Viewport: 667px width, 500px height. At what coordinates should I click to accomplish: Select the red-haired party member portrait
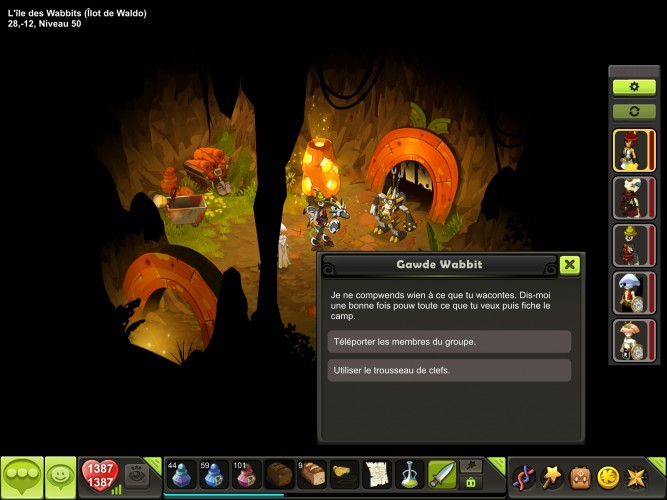(633, 151)
